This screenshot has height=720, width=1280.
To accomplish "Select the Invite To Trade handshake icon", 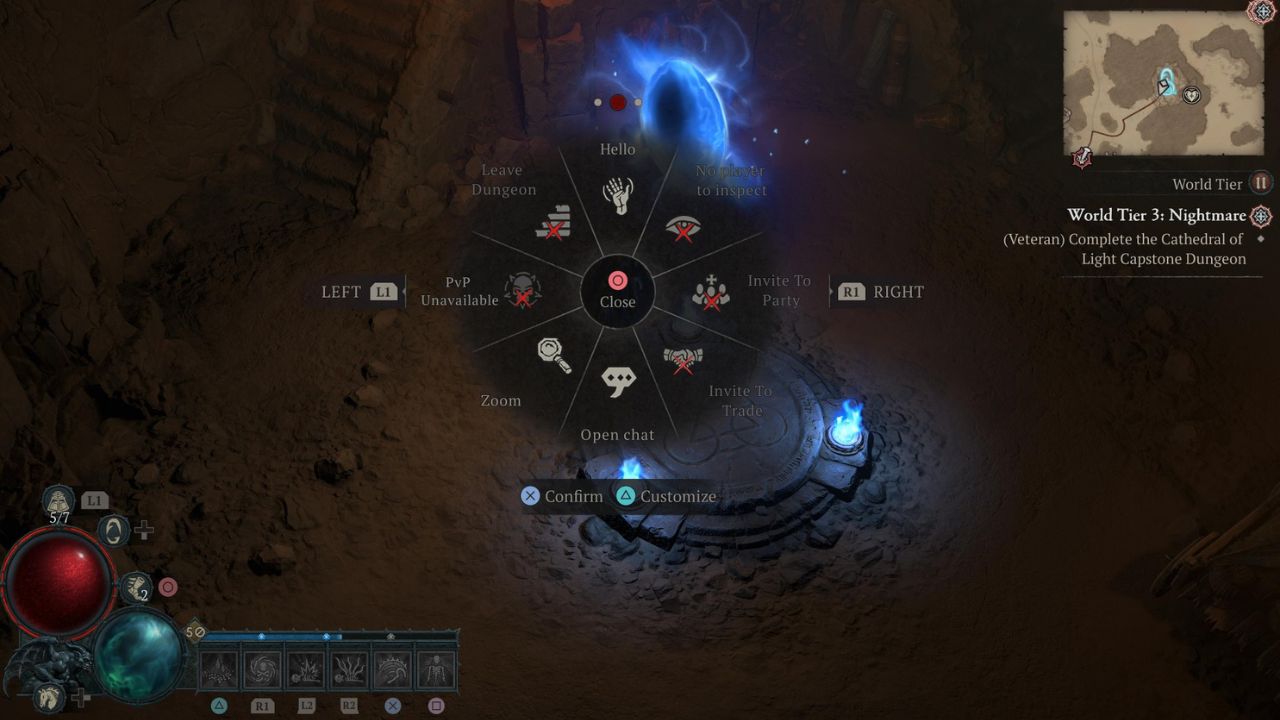I will 681,359.
